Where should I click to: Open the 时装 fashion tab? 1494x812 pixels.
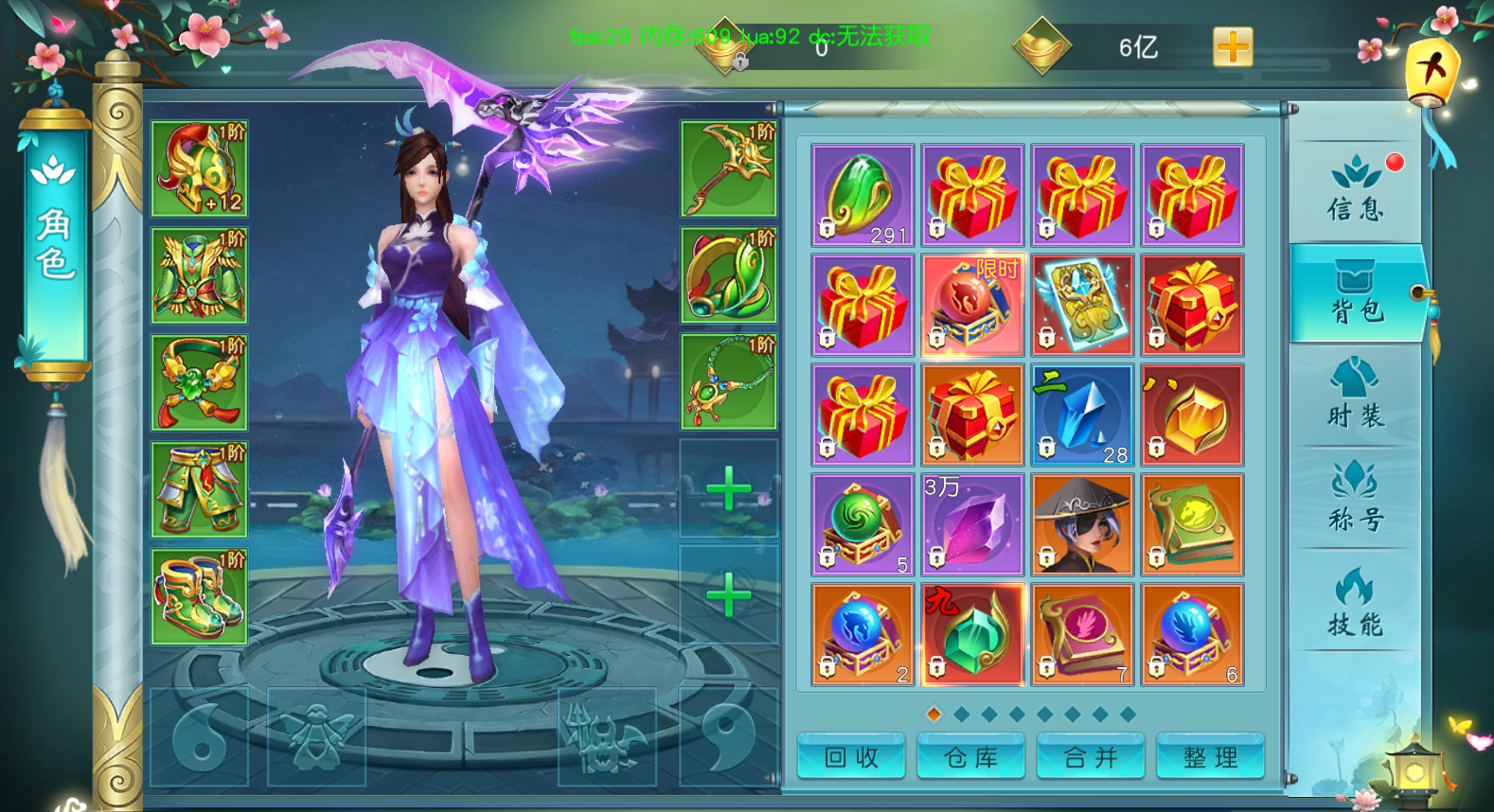[x=1355, y=396]
